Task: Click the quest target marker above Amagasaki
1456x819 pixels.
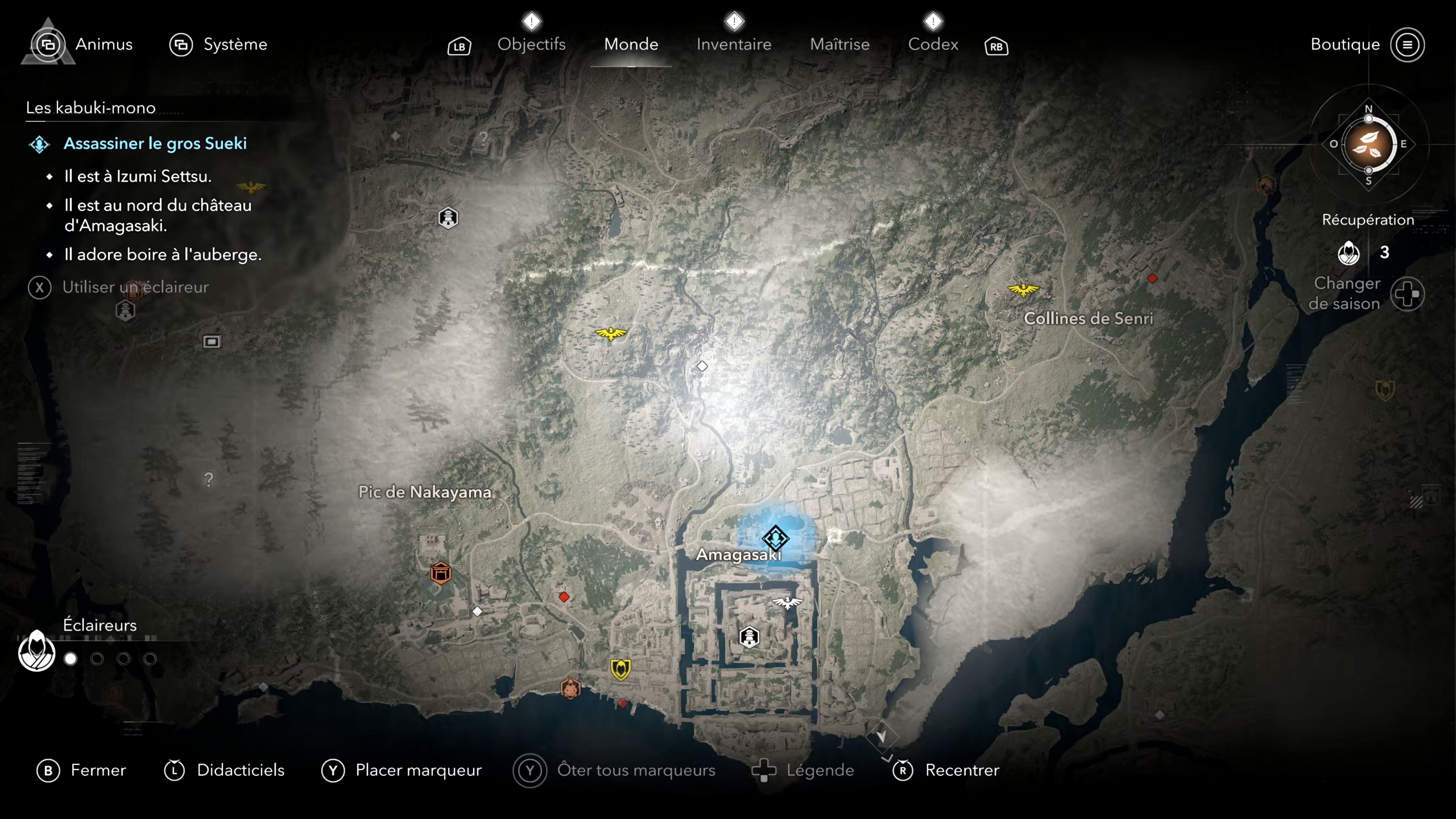Action: click(x=775, y=537)
